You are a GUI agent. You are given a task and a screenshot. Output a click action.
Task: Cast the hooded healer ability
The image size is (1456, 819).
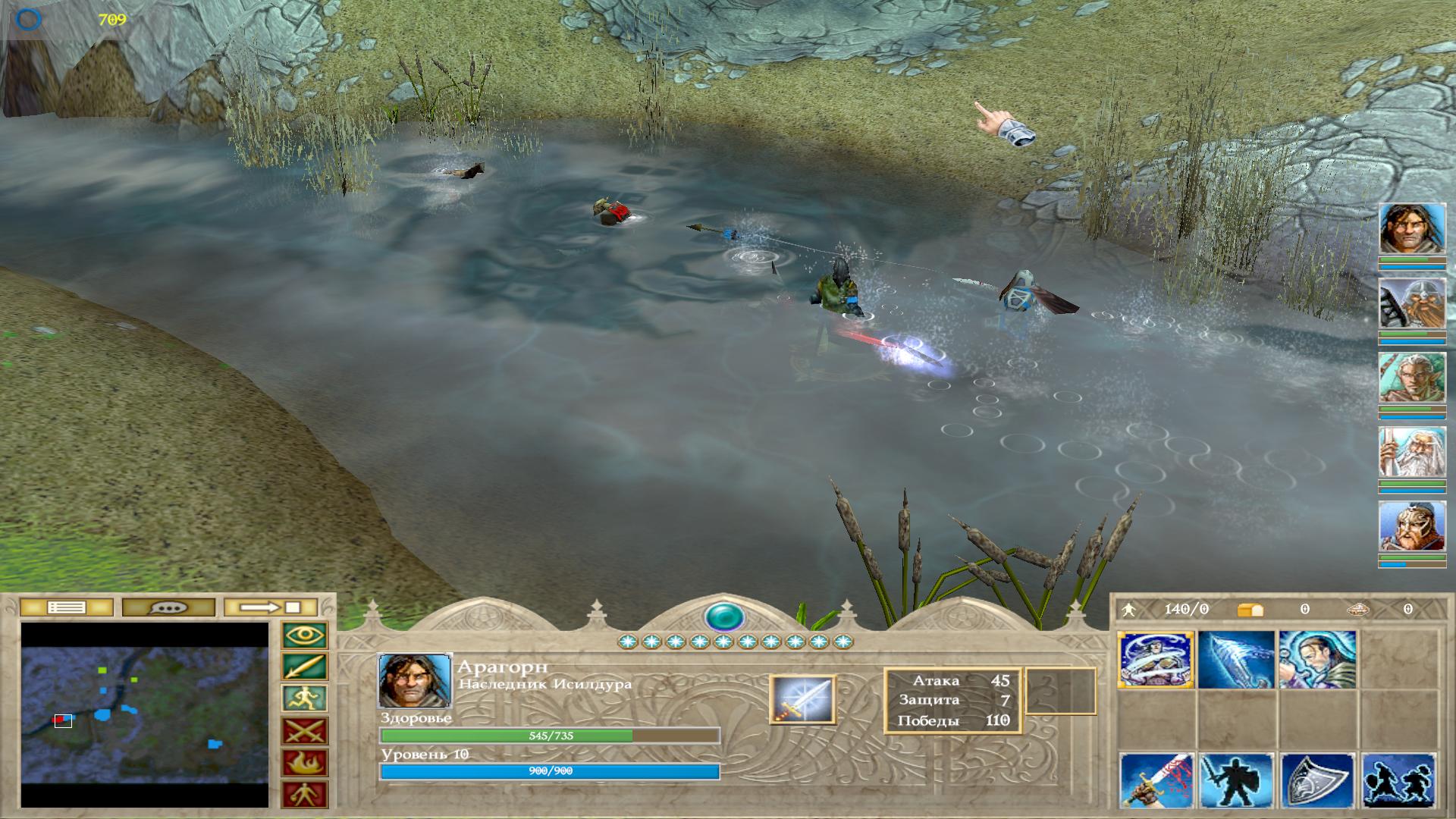[x=1316, y=660]
